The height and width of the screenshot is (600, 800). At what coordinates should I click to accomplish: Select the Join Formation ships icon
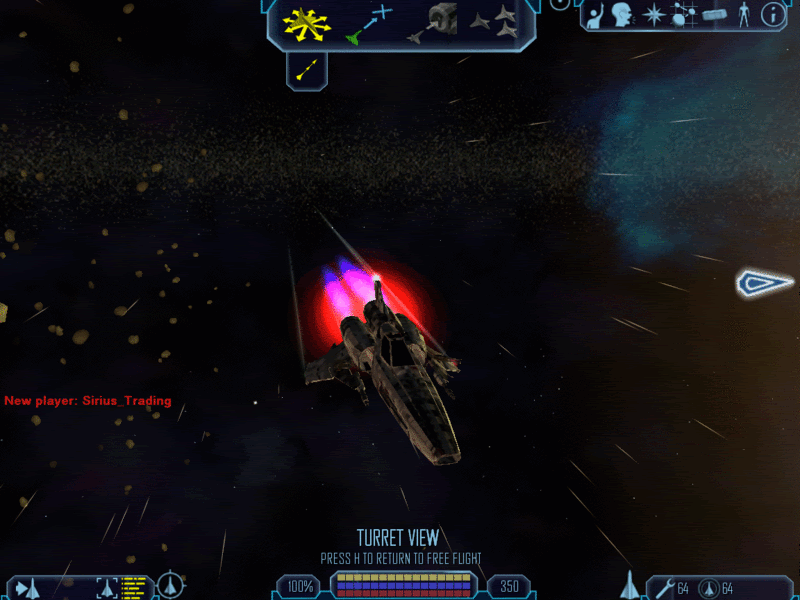click(493, 22)
